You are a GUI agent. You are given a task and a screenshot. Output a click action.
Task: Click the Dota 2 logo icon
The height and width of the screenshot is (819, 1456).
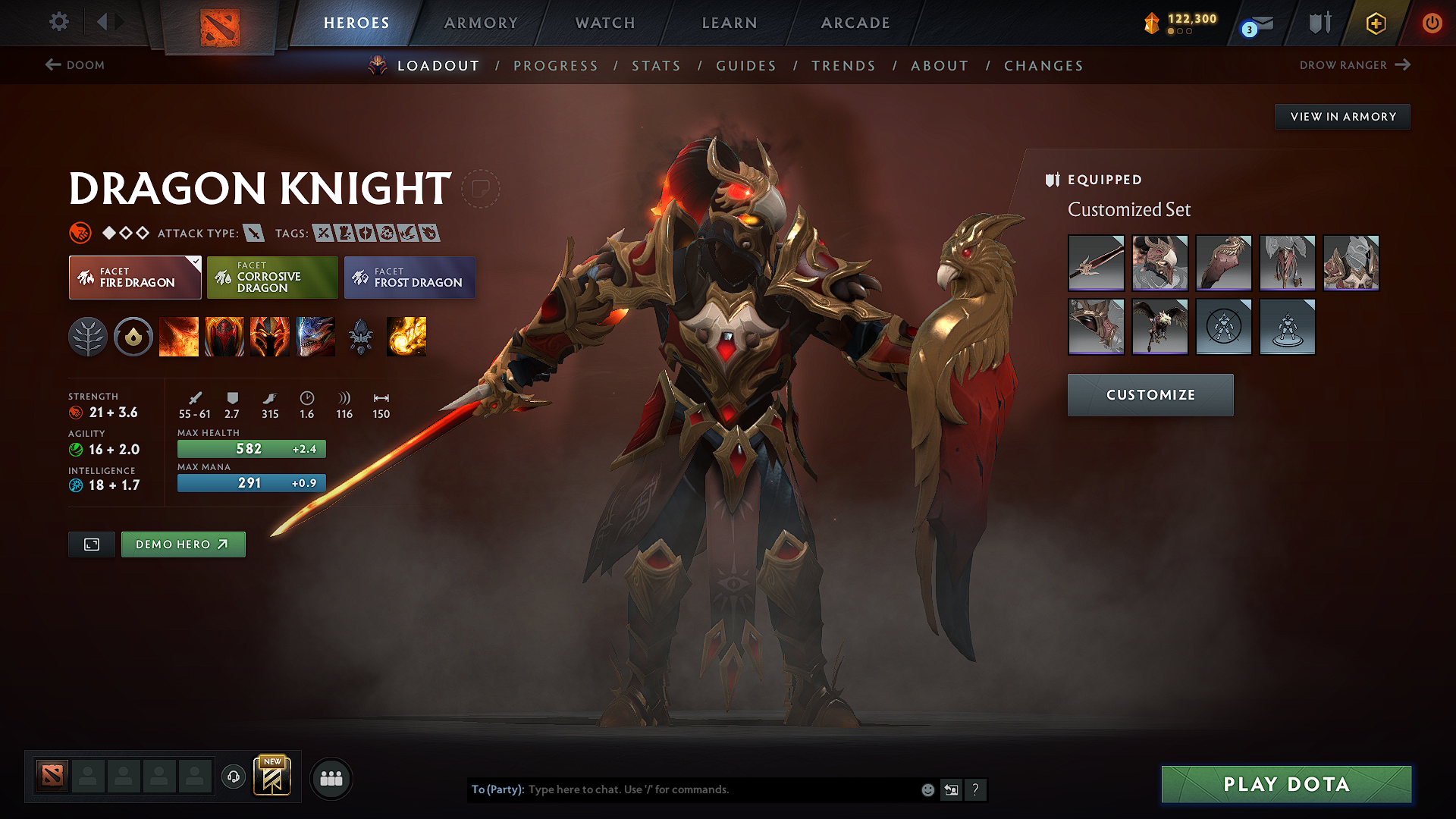coord(220,23)
